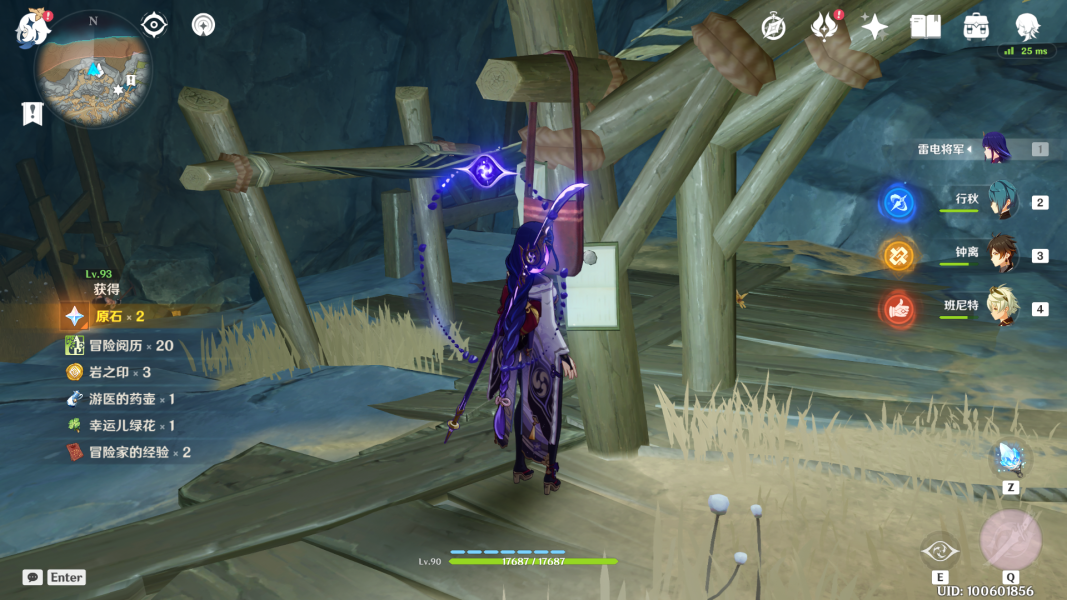The width and height of the screenshot is (1067, 600).
Task: Switch to party member 行秋
Action: tap(1001, 201)
